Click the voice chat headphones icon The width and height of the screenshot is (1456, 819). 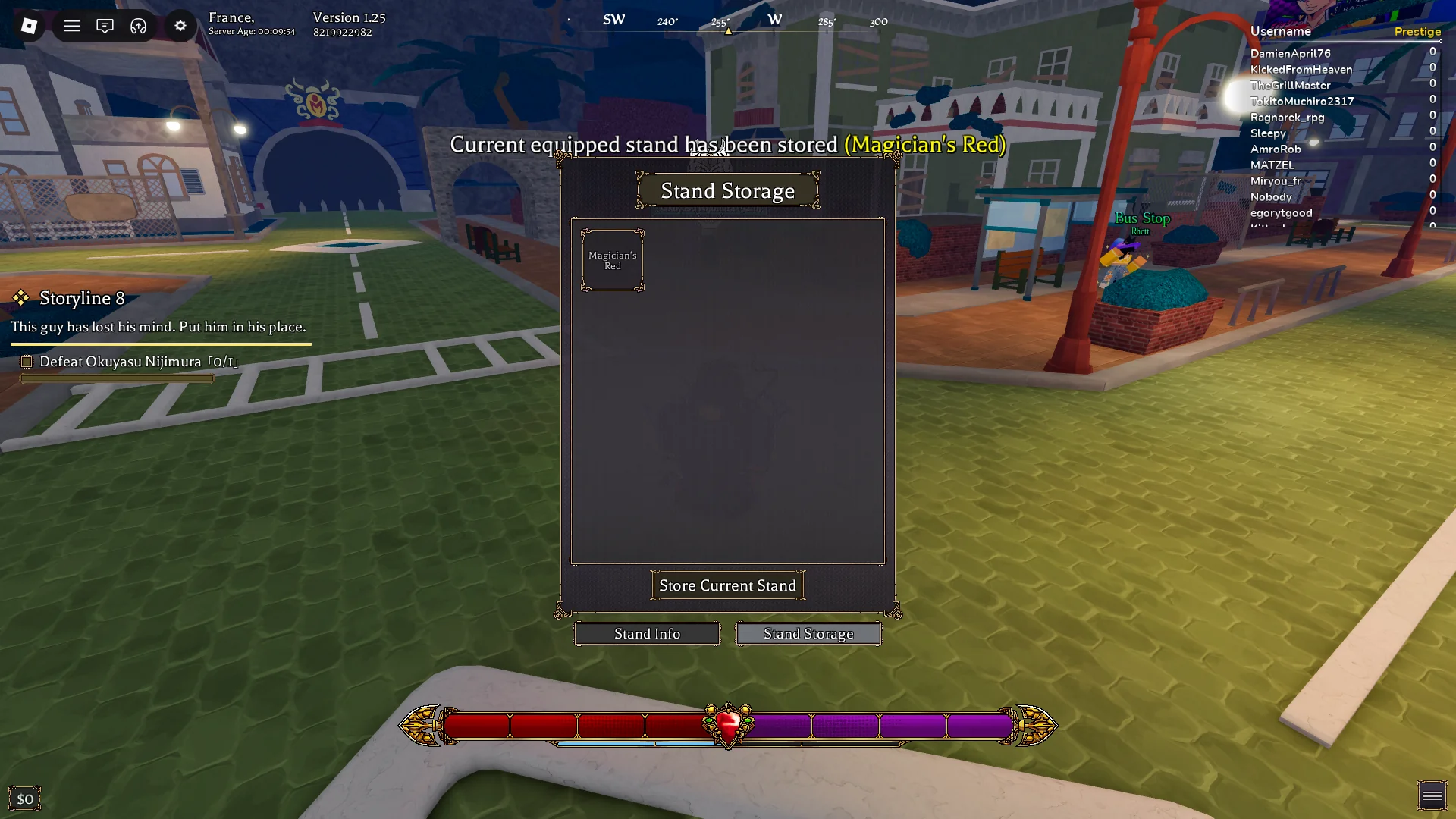(137, 26)
